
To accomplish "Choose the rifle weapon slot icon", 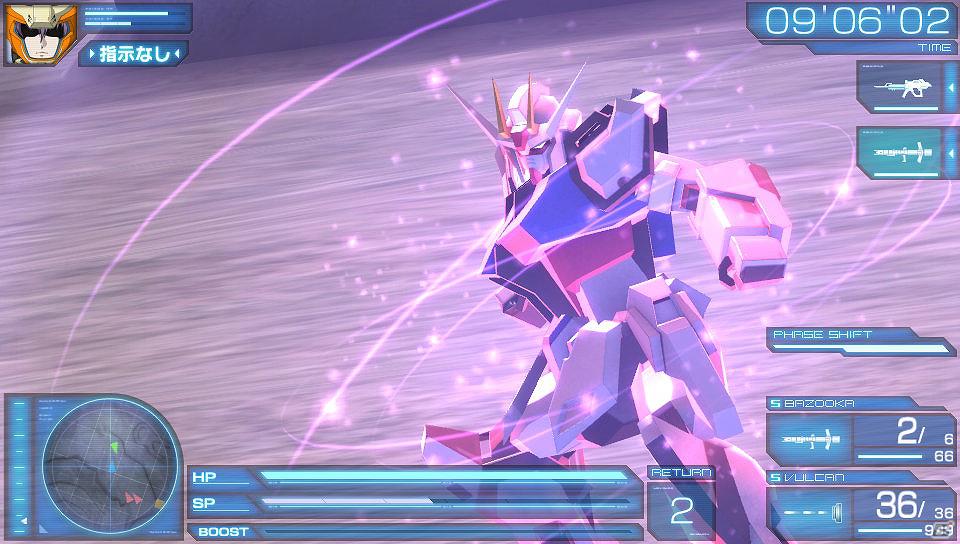I will [x=900, y=90].
